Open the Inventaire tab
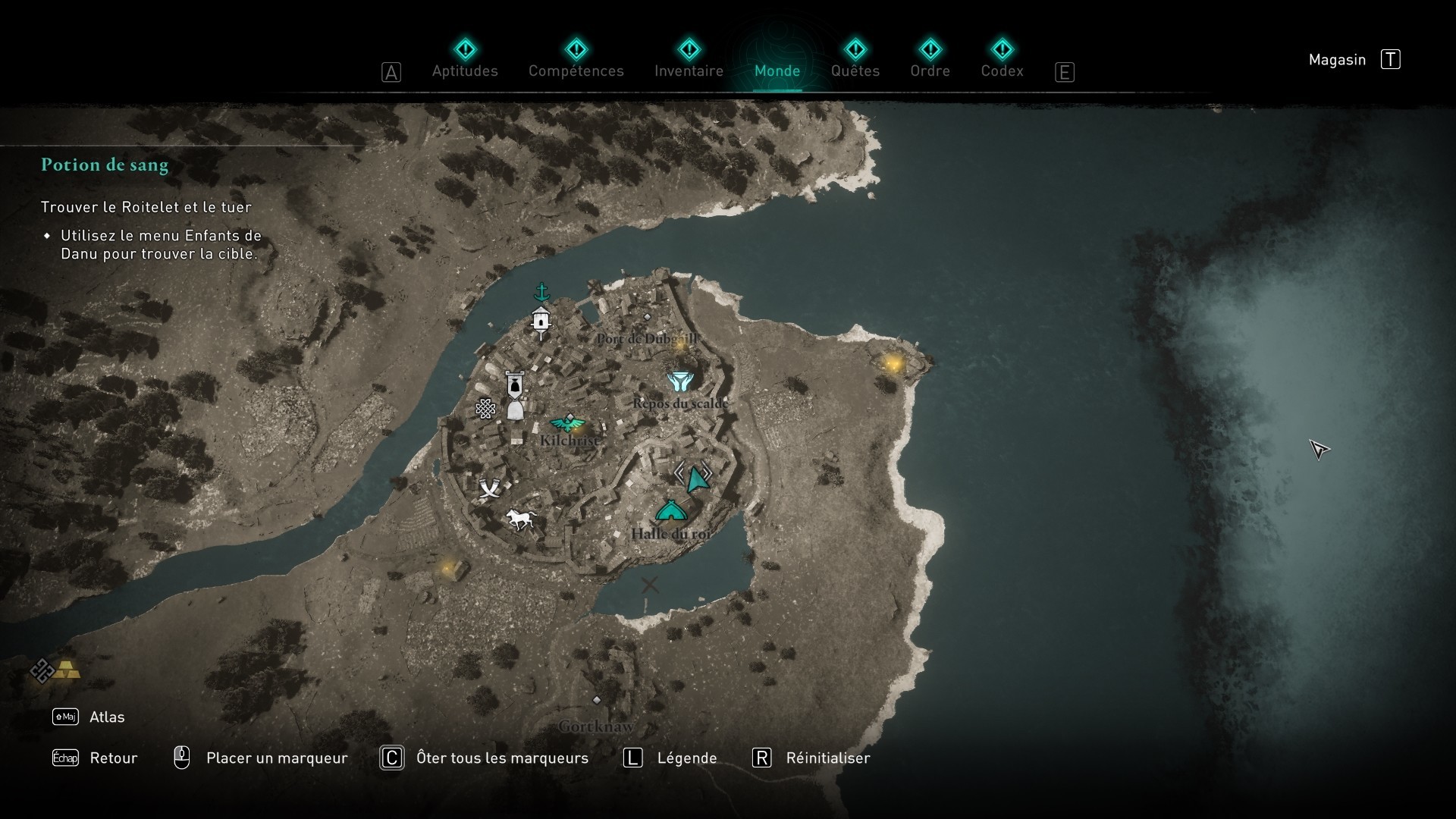The height and width of the screenshot is (819, 1456). coord(688,71)
